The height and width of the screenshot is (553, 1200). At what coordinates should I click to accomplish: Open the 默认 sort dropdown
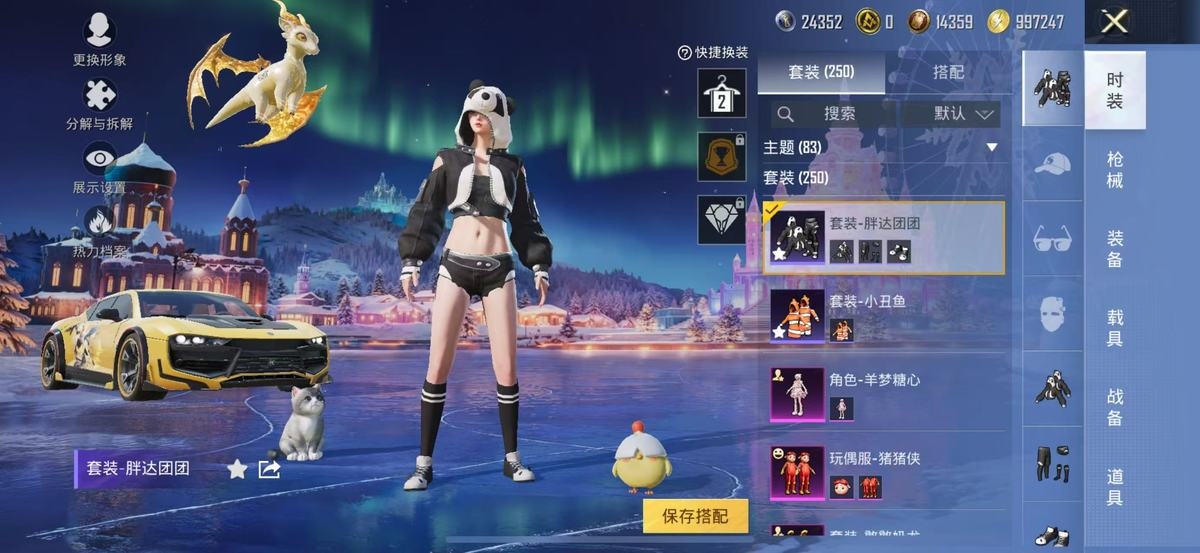click(x=965, y=114)
